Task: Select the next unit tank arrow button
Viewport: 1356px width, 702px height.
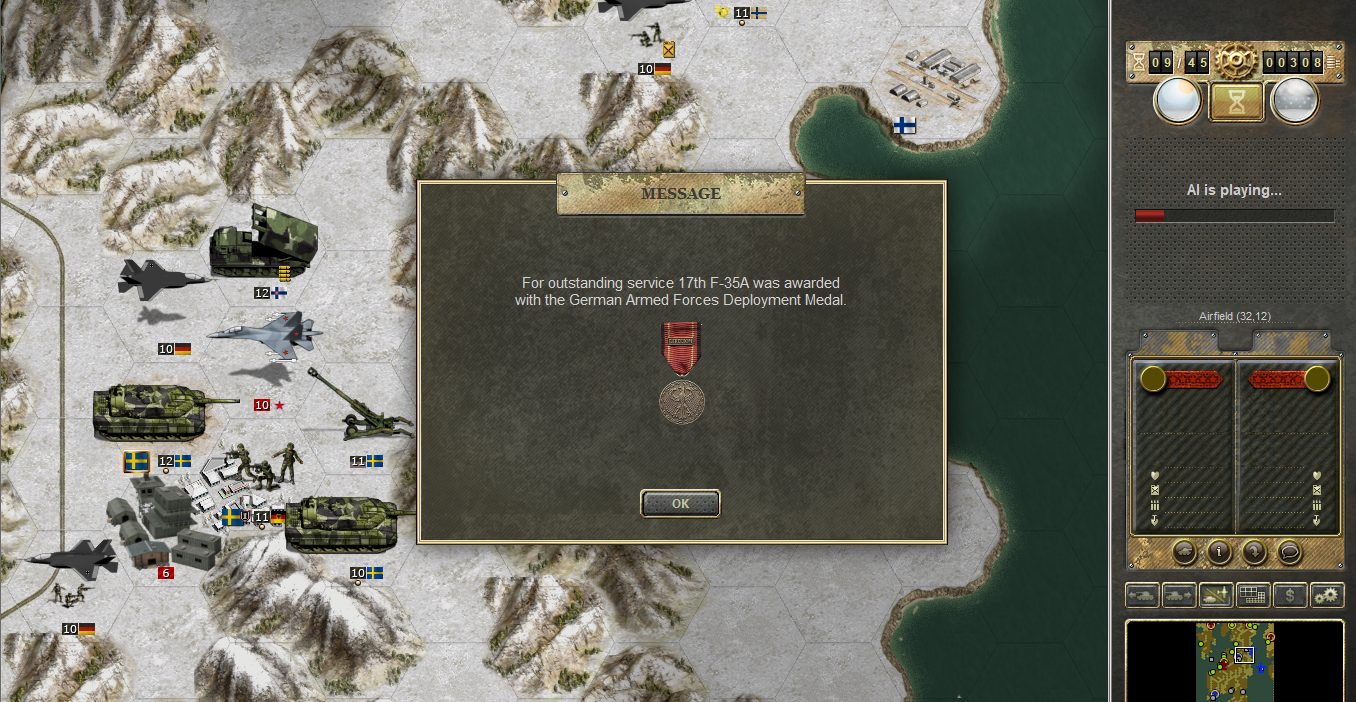Action: (x=1179, y=595)
